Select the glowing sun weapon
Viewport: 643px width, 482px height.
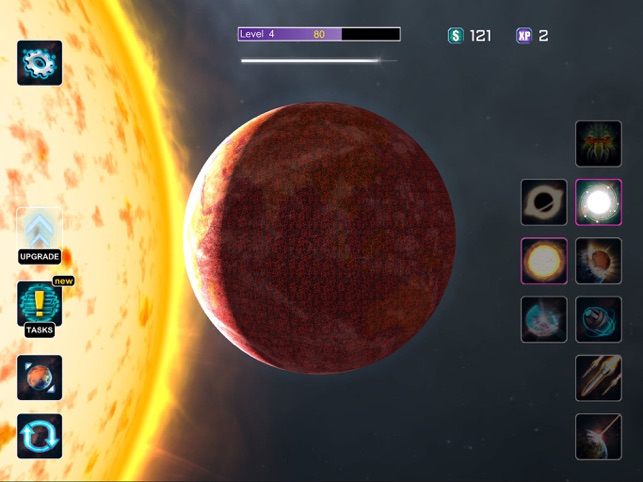pos(544,261)
